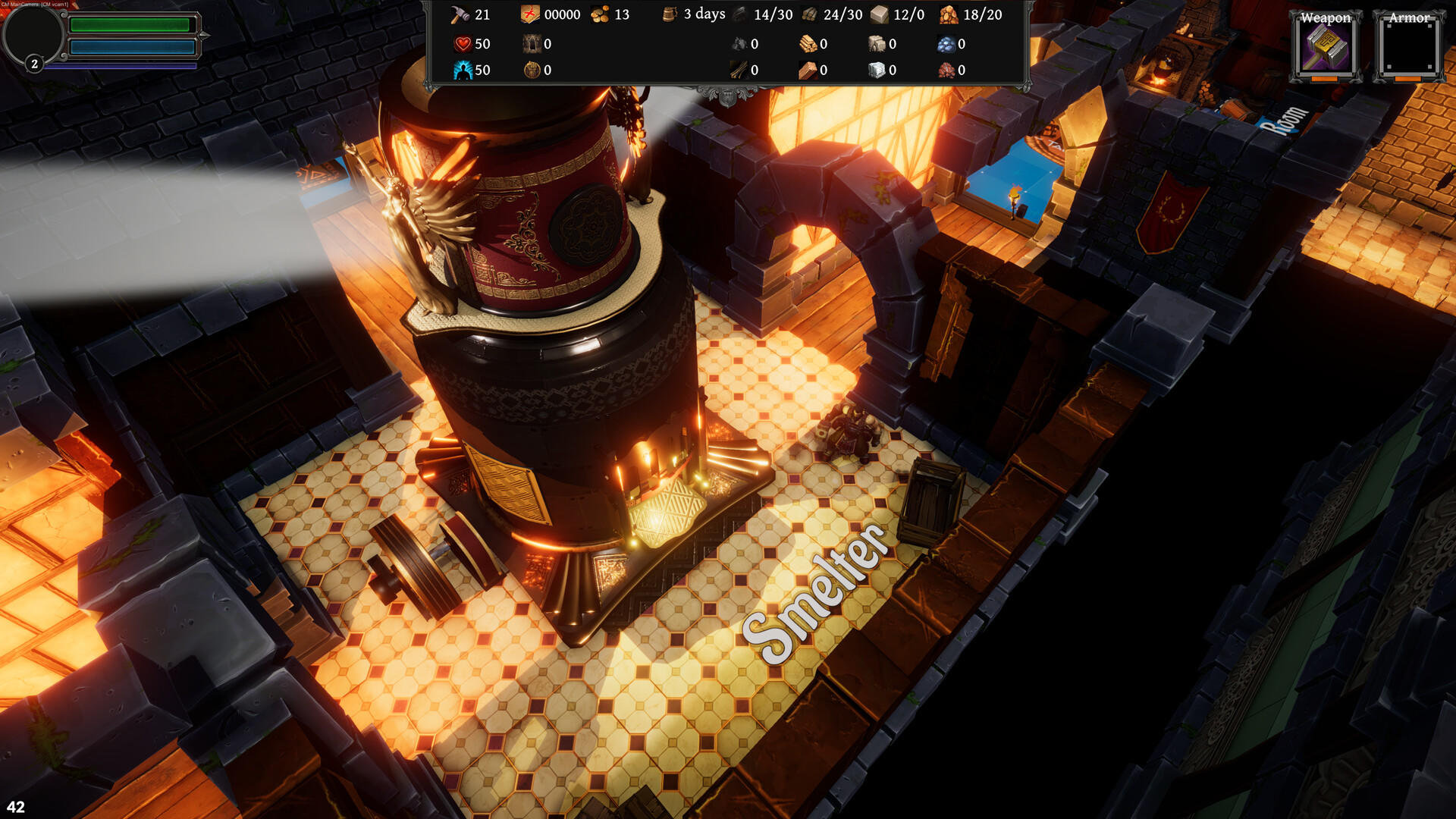Select the blue mana figure icon
This screenshot has width=1456, height=819.
pos(463,70)
